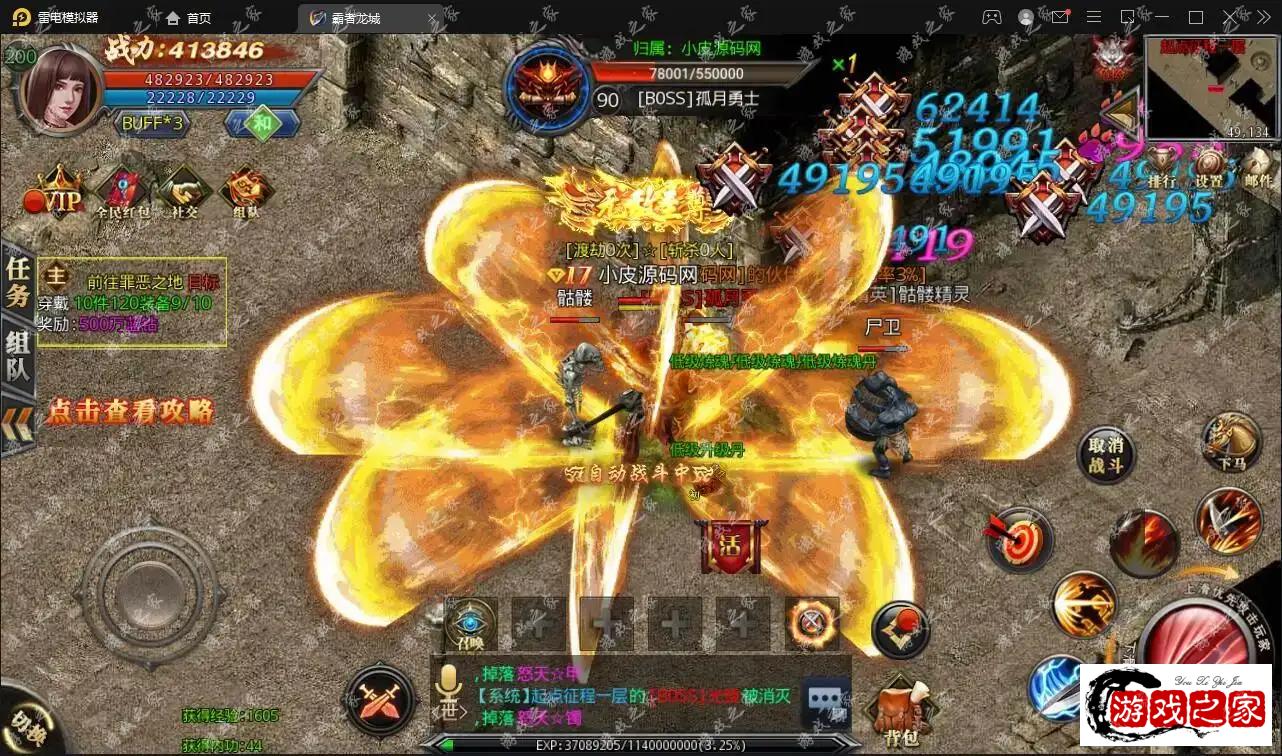1282x756 pixels.
Task: Open the BUFF*3 status list
Action: point(152,124)
